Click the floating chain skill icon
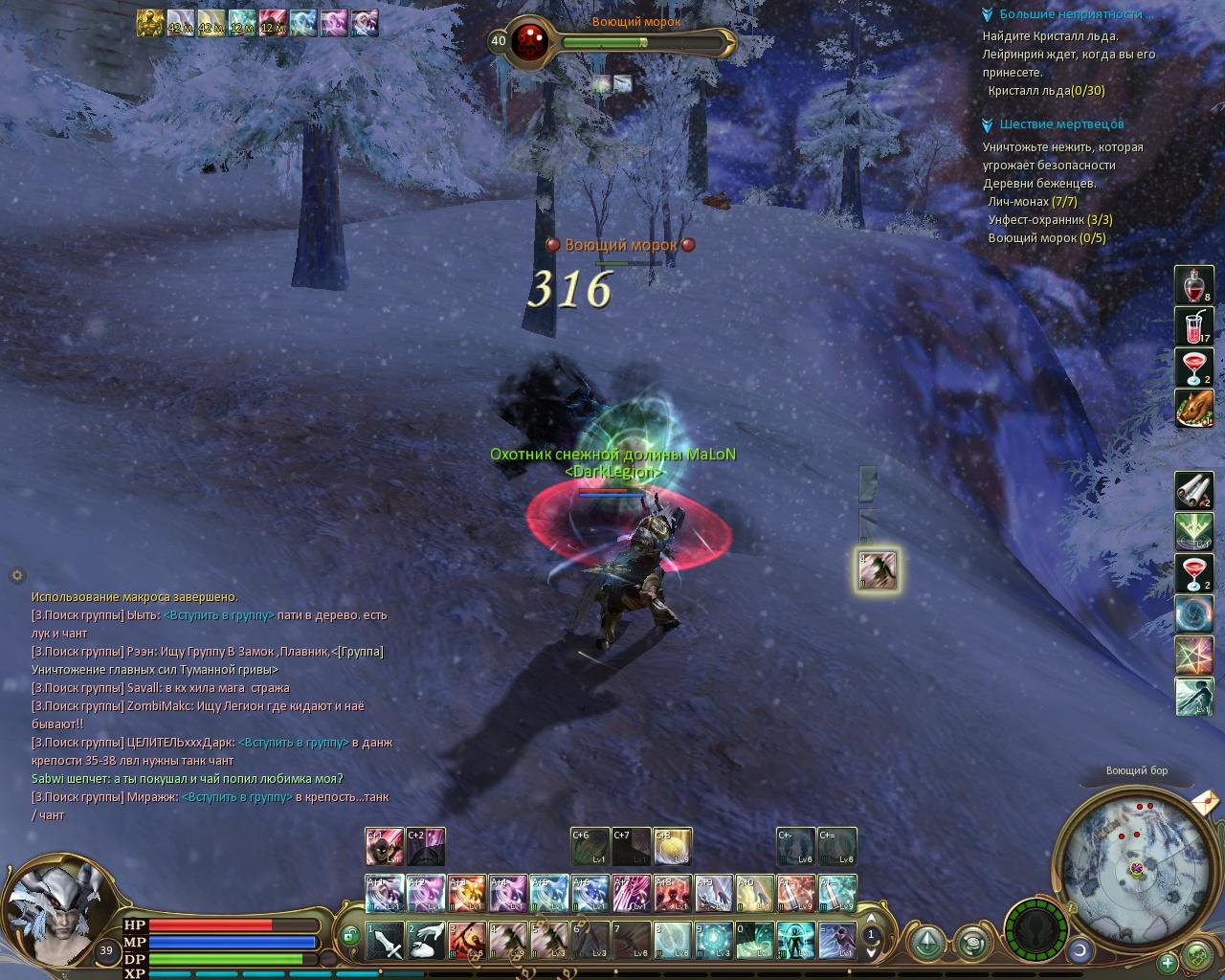The image size is (1225, 980). coord(877,570)
